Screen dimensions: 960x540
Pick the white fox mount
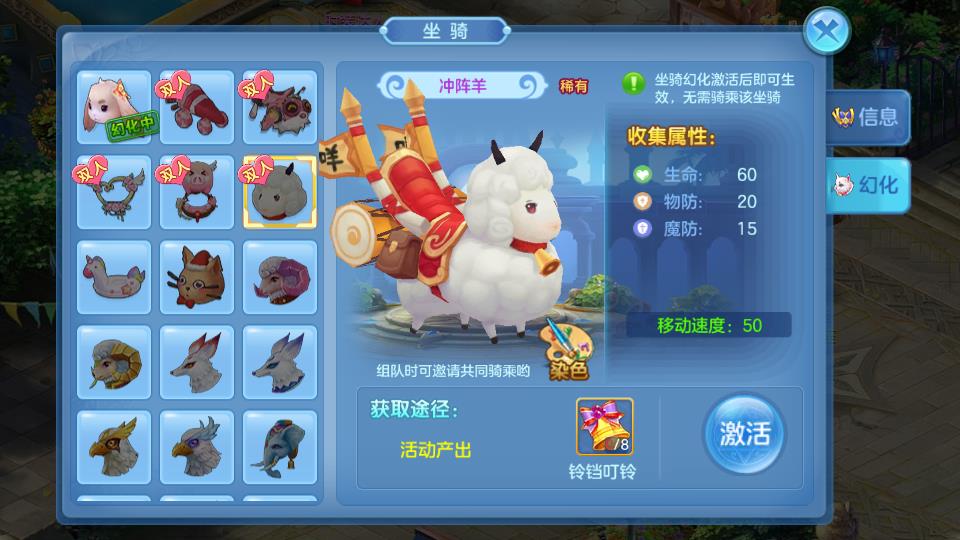197,361
